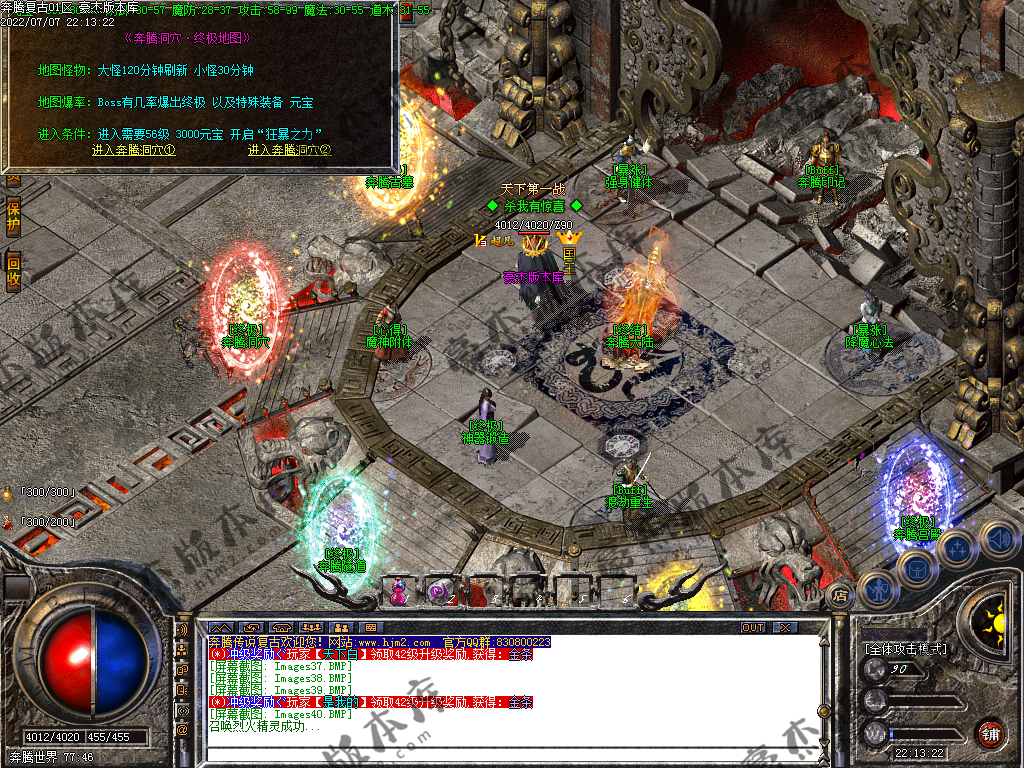
Task: Toggle sound with the speaker icon
Action: click(997, 541)
